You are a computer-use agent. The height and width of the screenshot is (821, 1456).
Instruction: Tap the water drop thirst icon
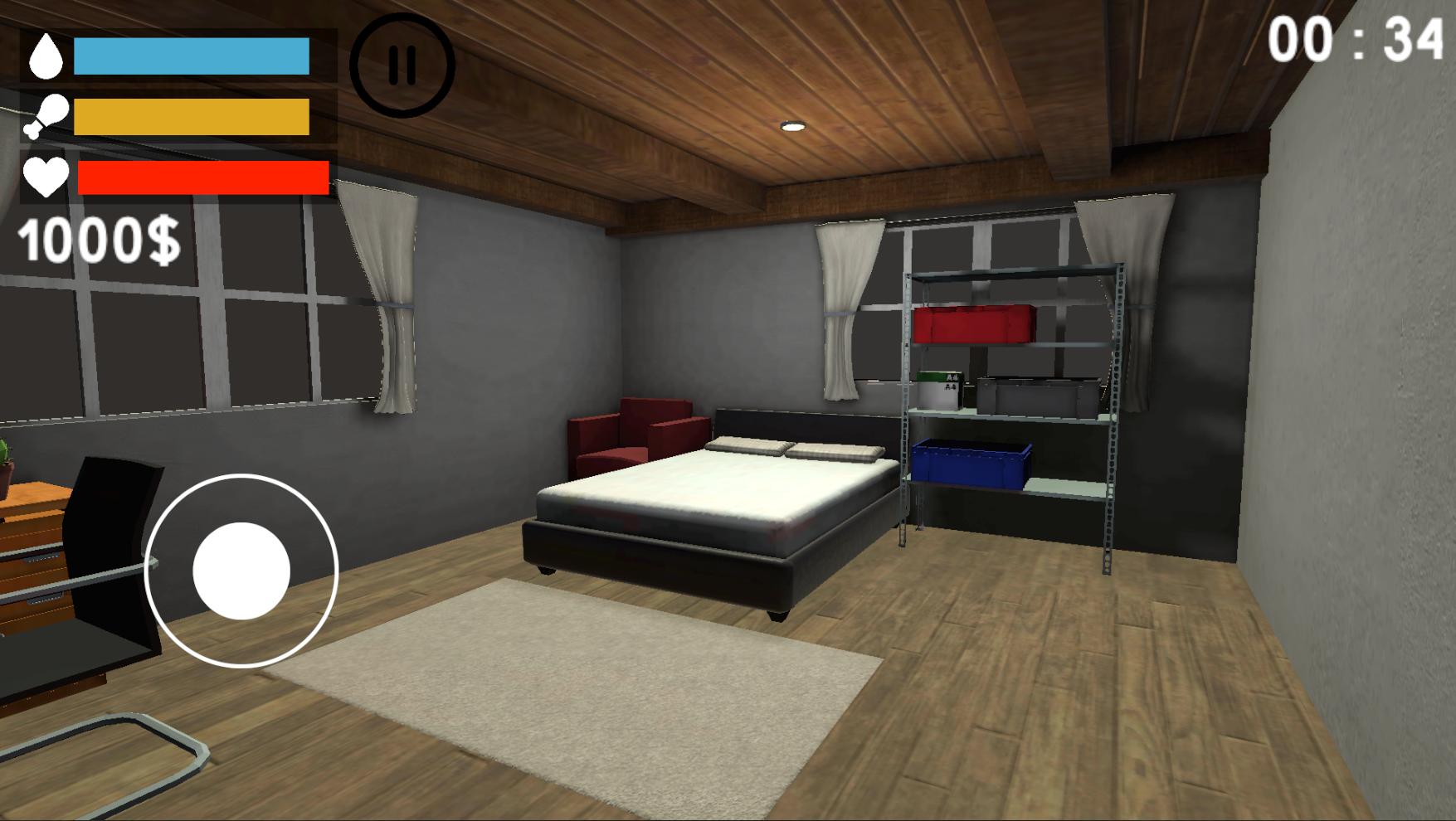tap(47, 56)
